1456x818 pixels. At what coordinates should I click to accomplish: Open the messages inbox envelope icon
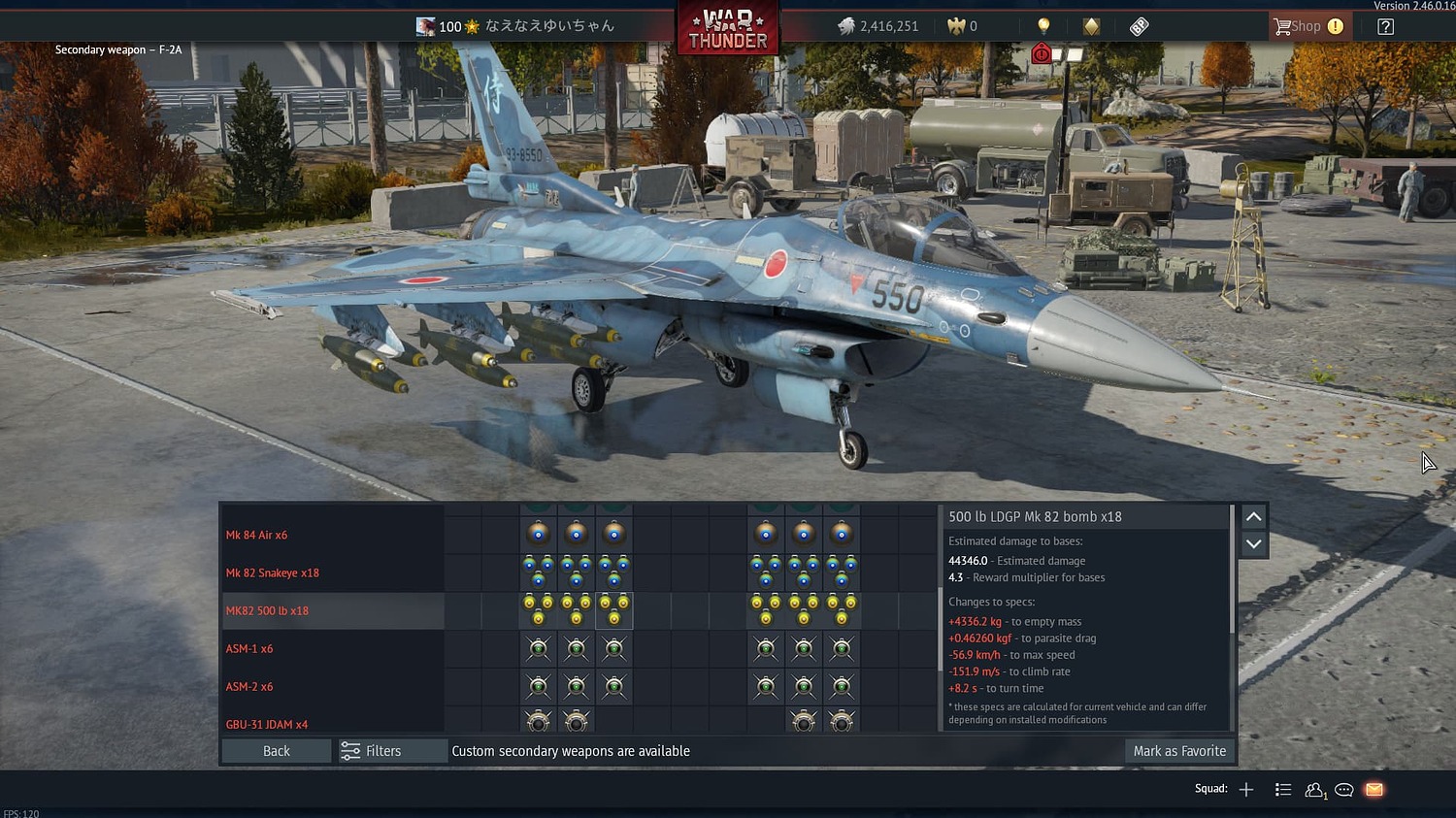coord(1373,789)
